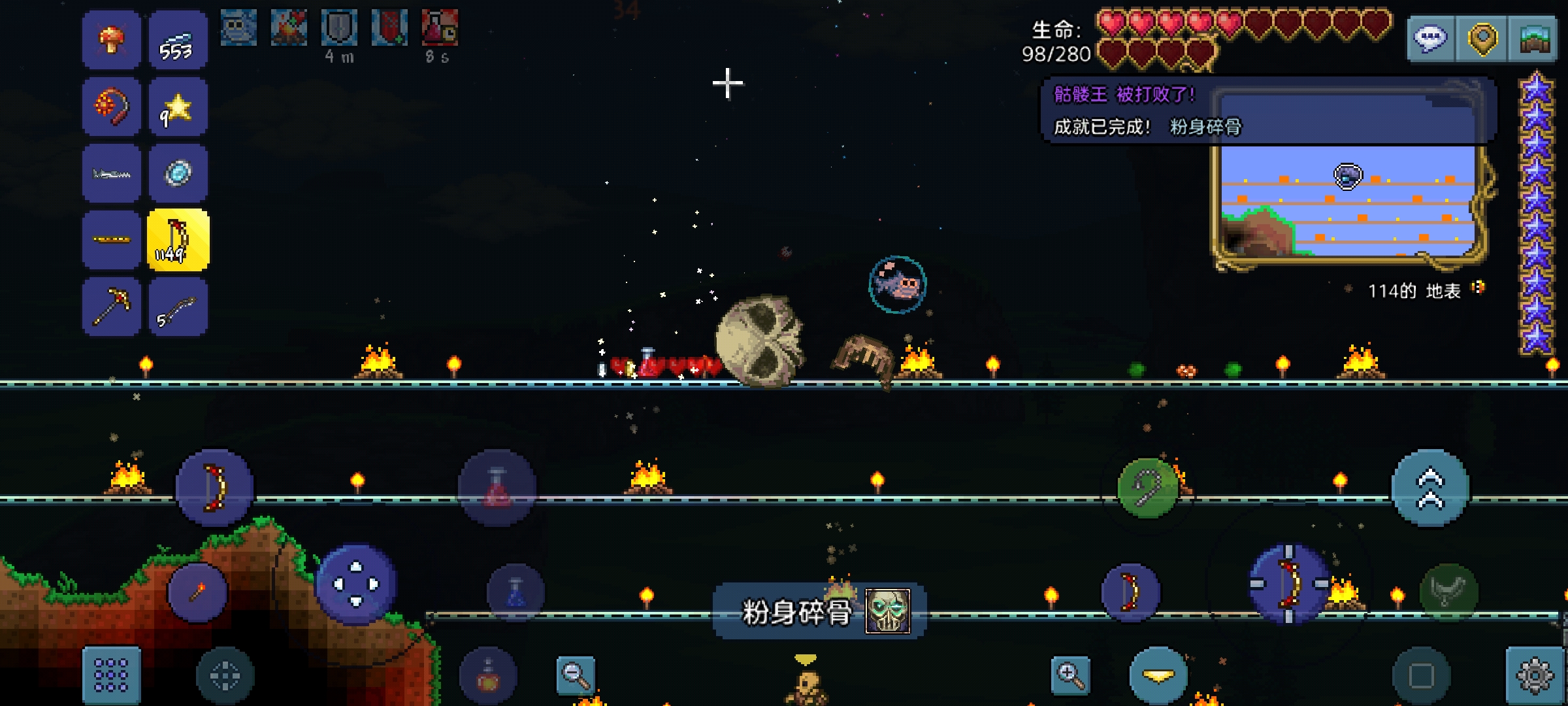Open the chat speech bubble button

click(x=1431, y=39)
